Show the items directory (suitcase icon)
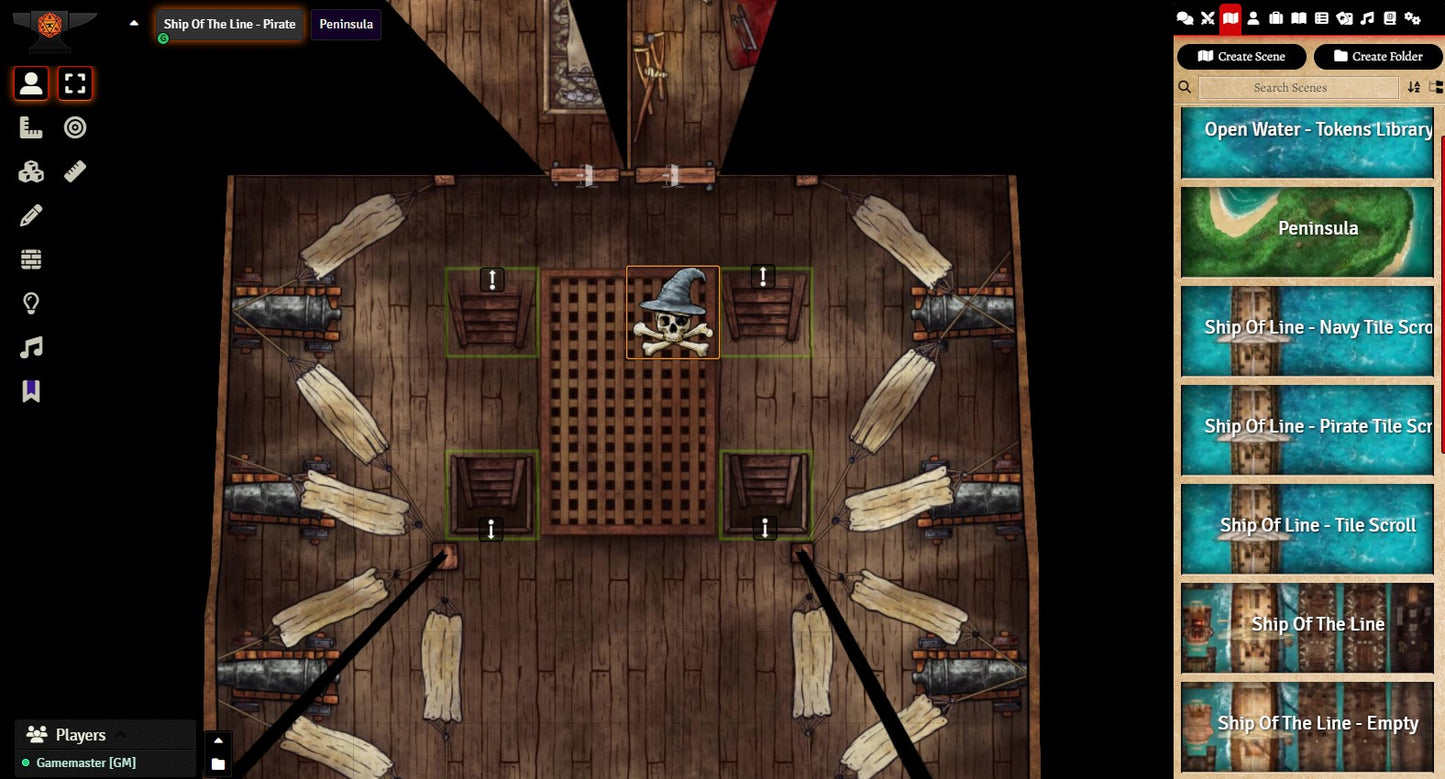Image resolution: width=1445 pixels, height=779 pixels. [1276, 18]
